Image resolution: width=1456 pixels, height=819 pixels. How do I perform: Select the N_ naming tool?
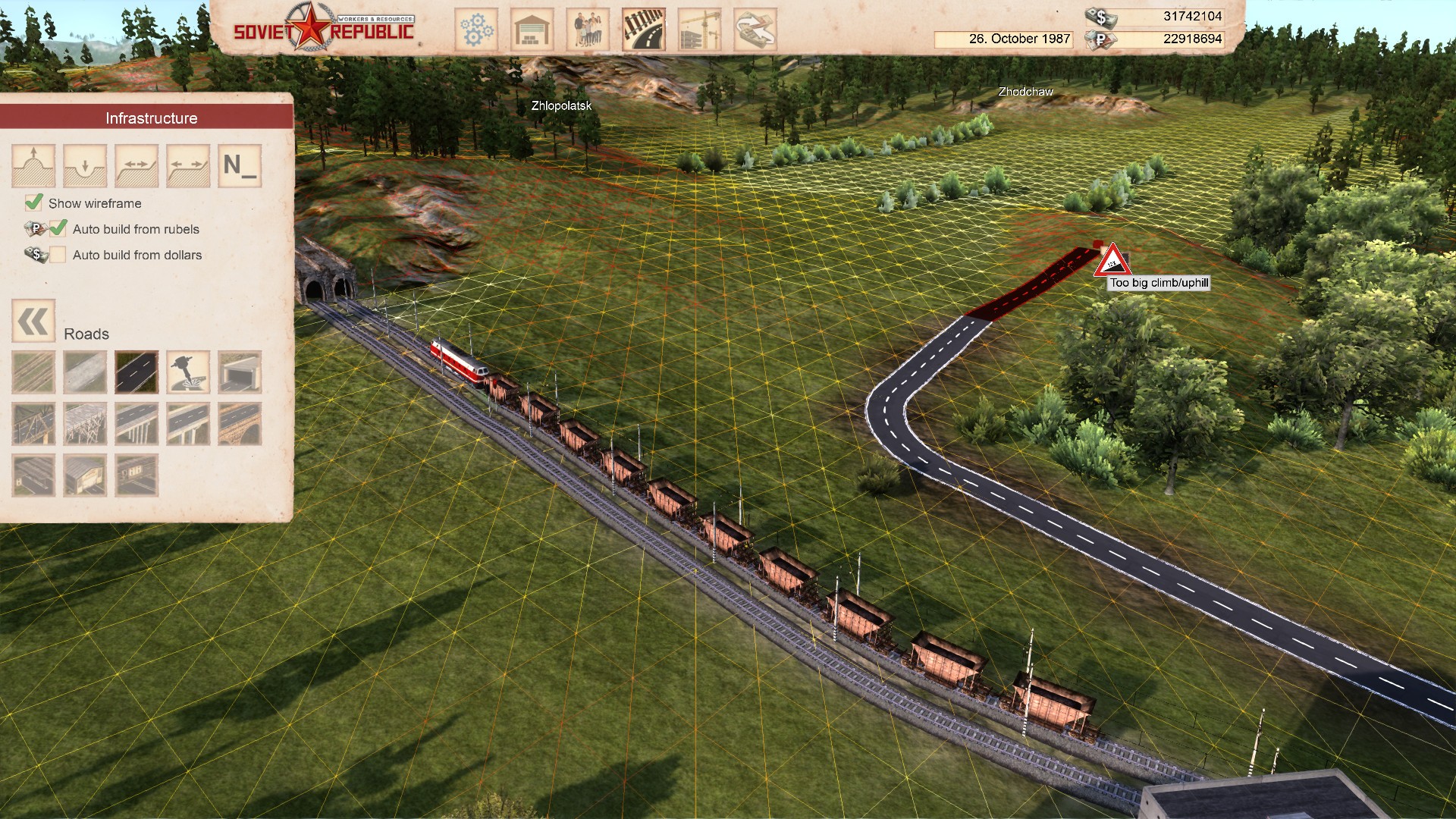click(240, 165)
